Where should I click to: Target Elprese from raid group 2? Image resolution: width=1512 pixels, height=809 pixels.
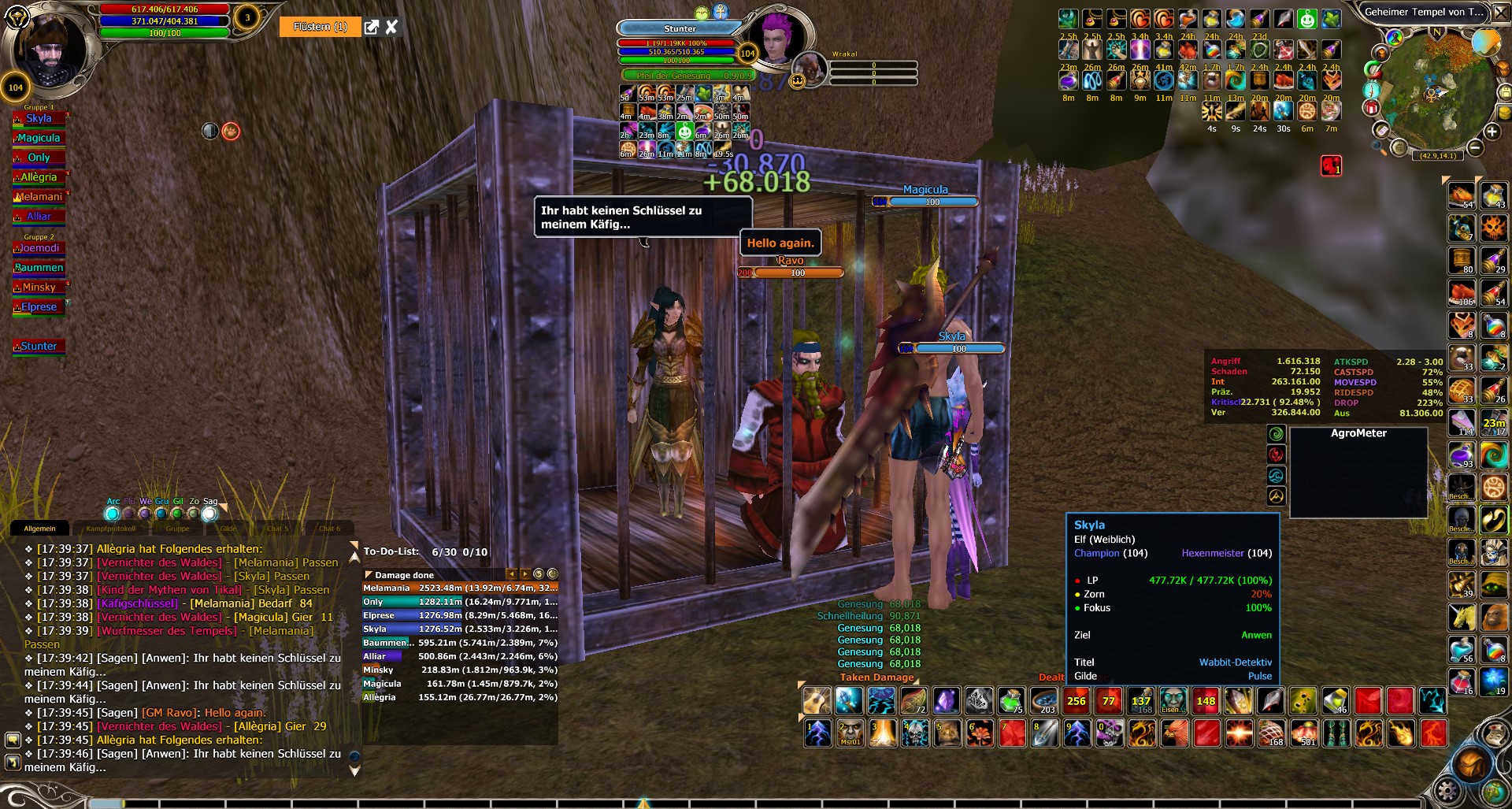click(x=39, y=307)
